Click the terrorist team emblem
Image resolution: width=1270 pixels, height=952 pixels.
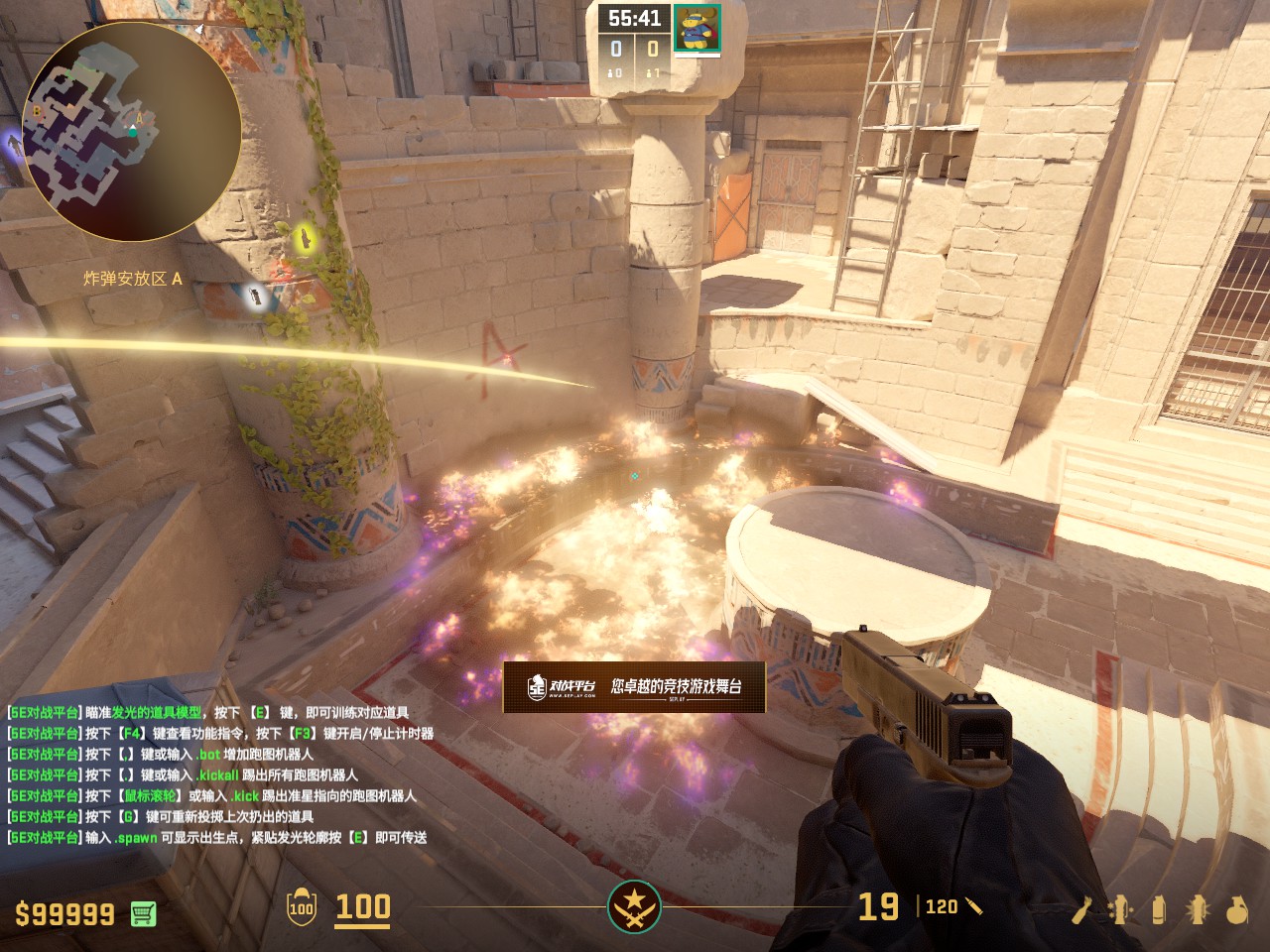click(x=634, y=906)
